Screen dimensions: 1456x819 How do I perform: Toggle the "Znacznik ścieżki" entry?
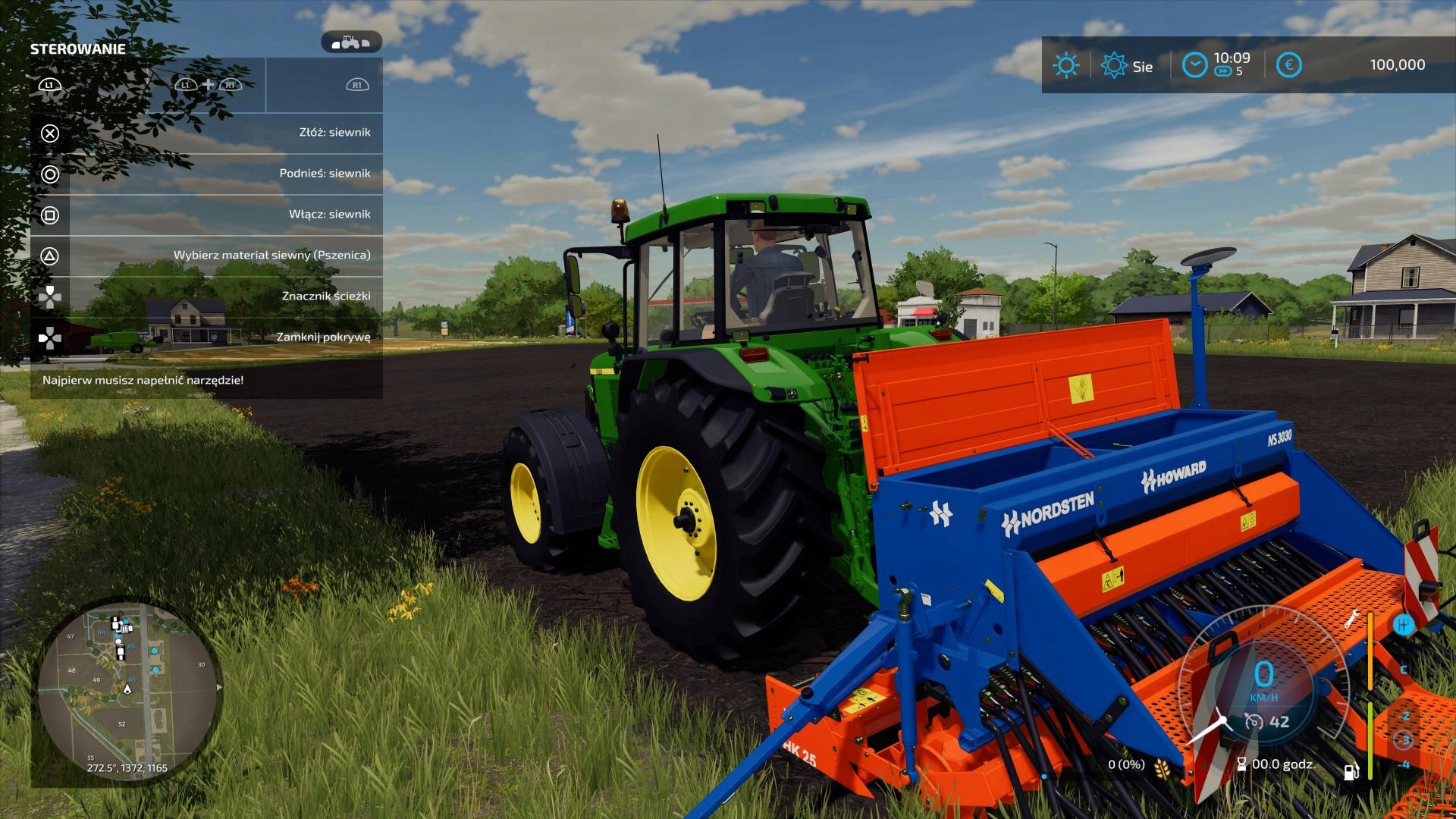click(206, 297)
